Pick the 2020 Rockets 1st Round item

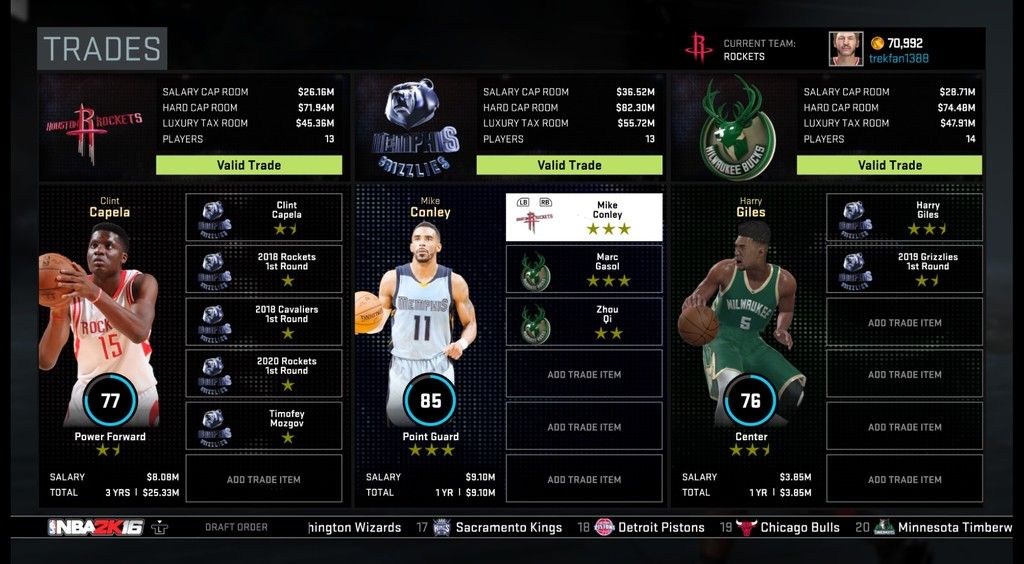click(264, 373)
